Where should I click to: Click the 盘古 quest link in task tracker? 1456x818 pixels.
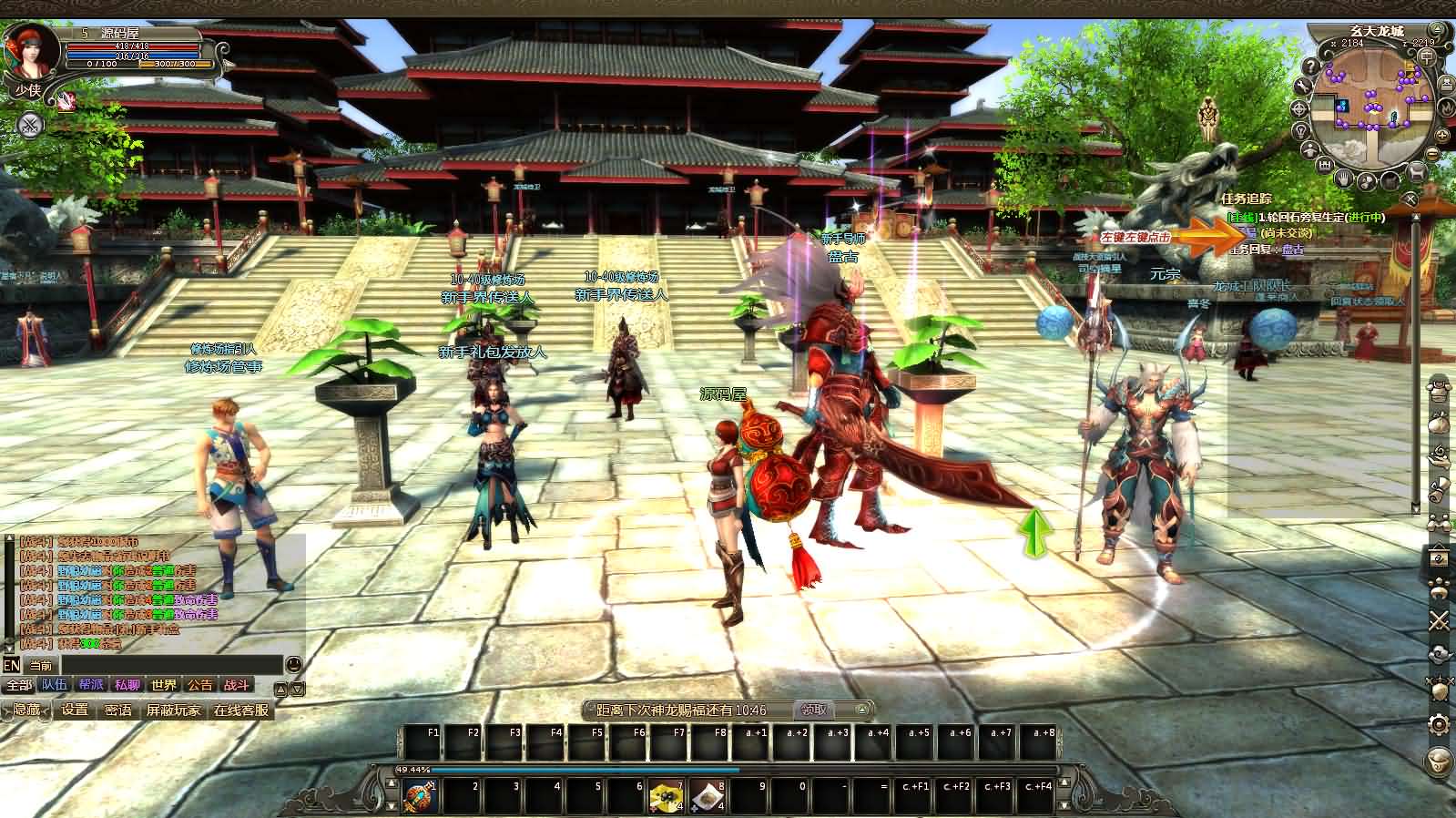click(1292, 250)
